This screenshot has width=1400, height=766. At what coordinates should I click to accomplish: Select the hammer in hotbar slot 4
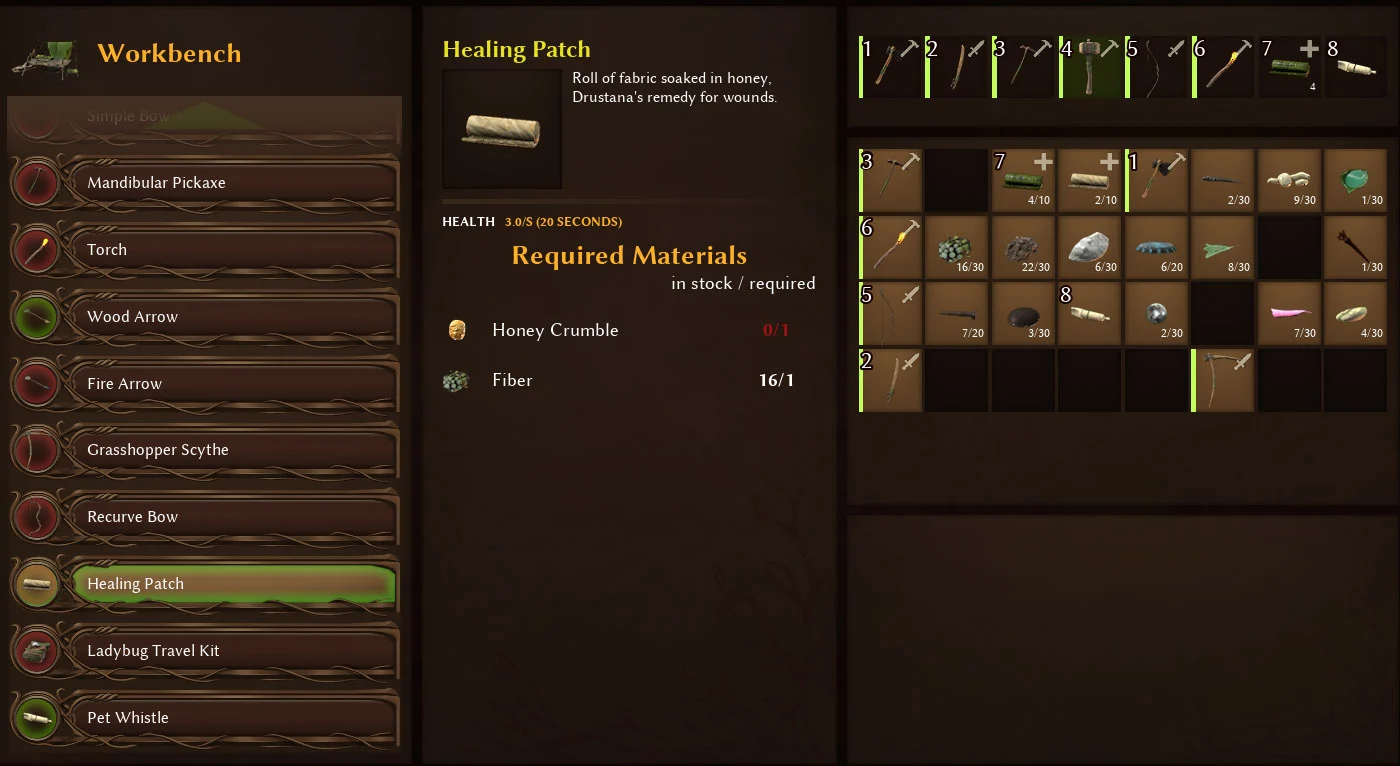tap(1090, 66)
